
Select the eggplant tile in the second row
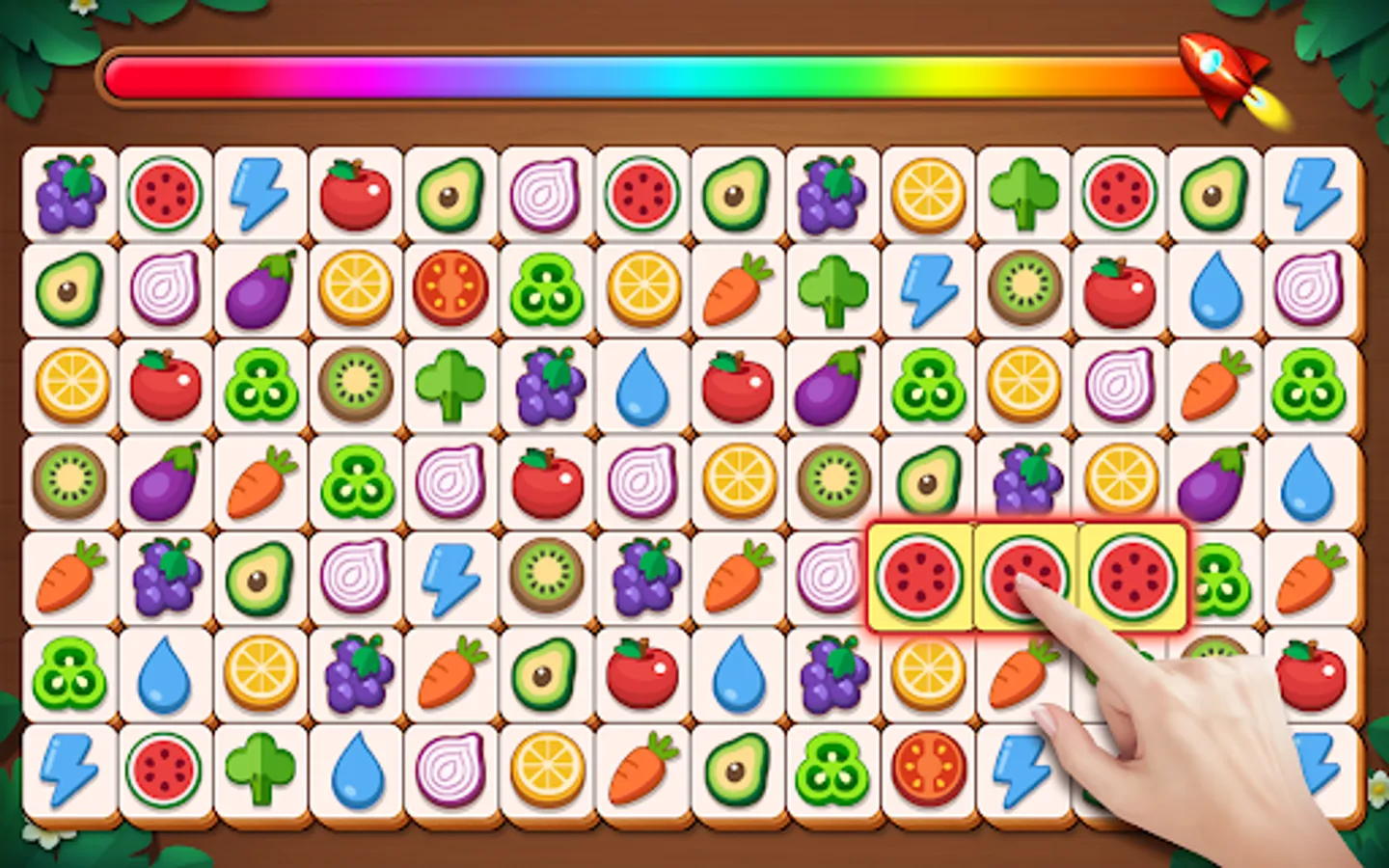click(260, 286)
